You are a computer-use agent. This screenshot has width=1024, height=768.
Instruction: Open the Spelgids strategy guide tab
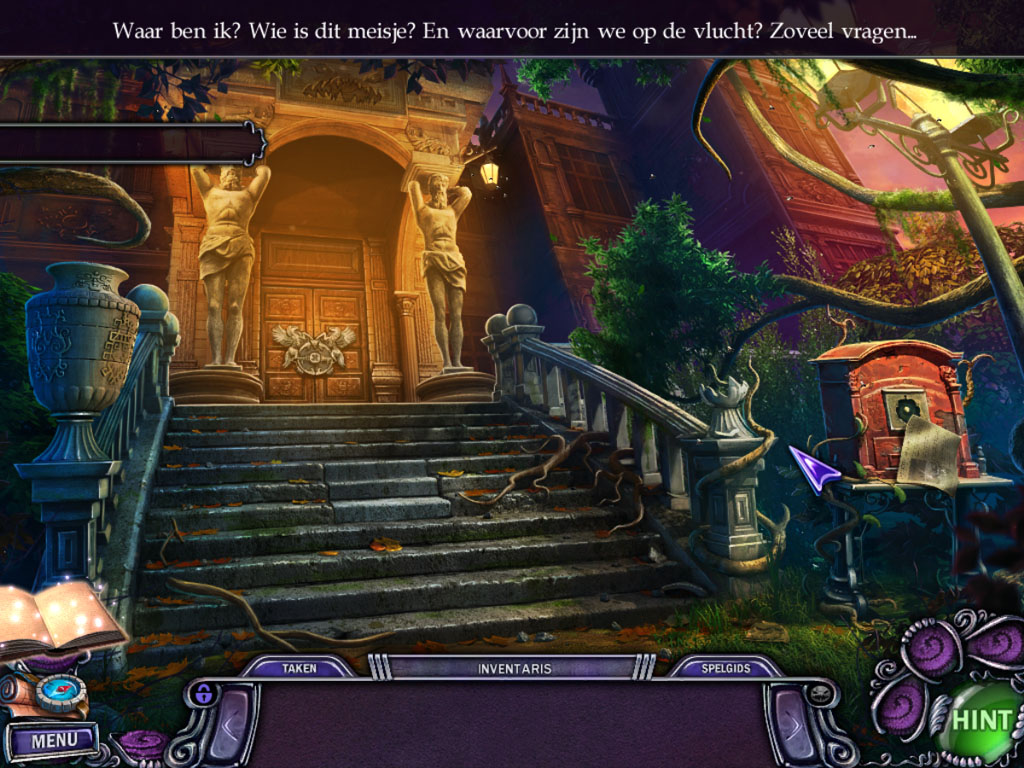click(724, 668)
